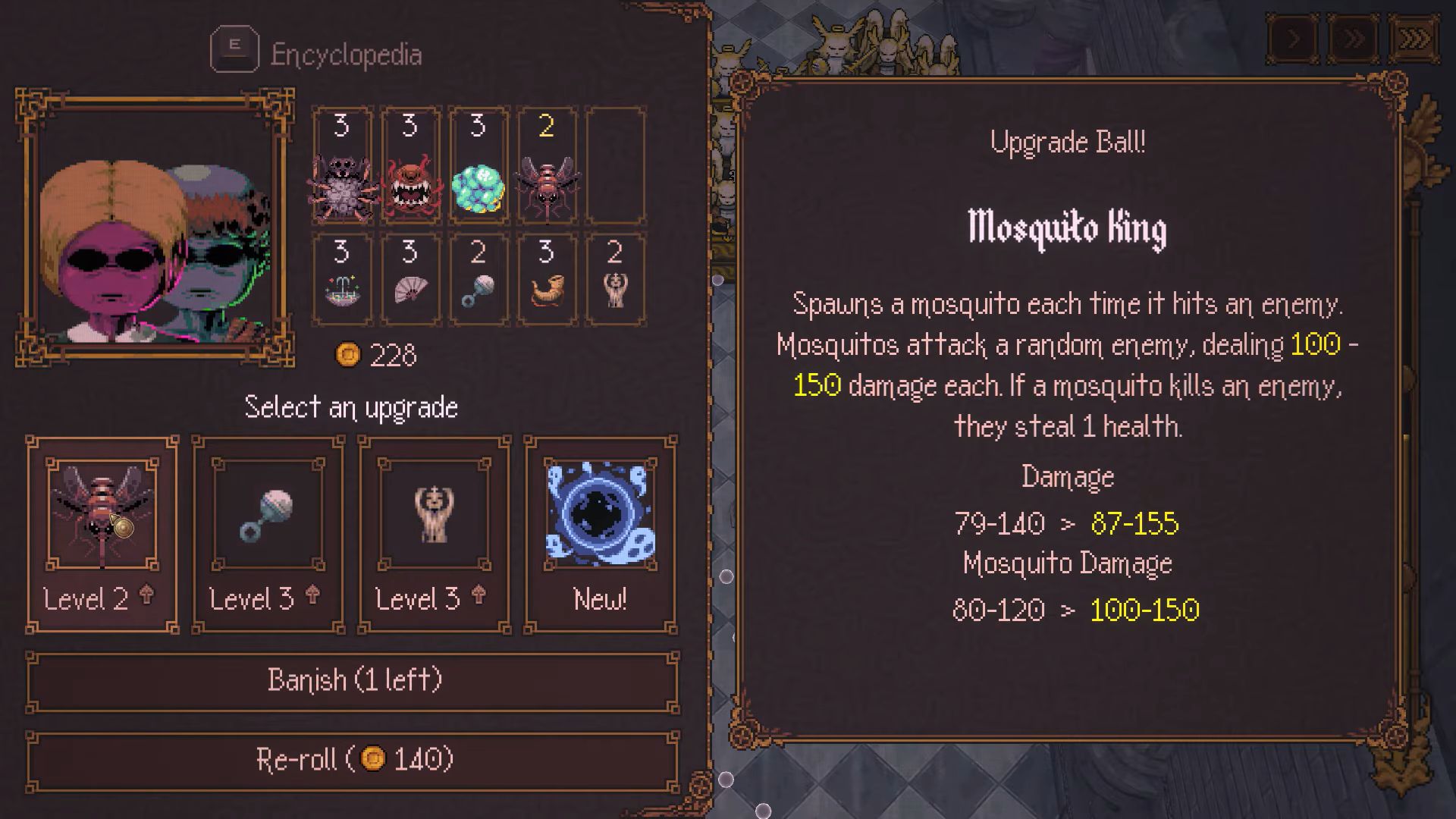Inspect the red fanged monster ball slot
The image size is (1456, 819).
(410, 167)
